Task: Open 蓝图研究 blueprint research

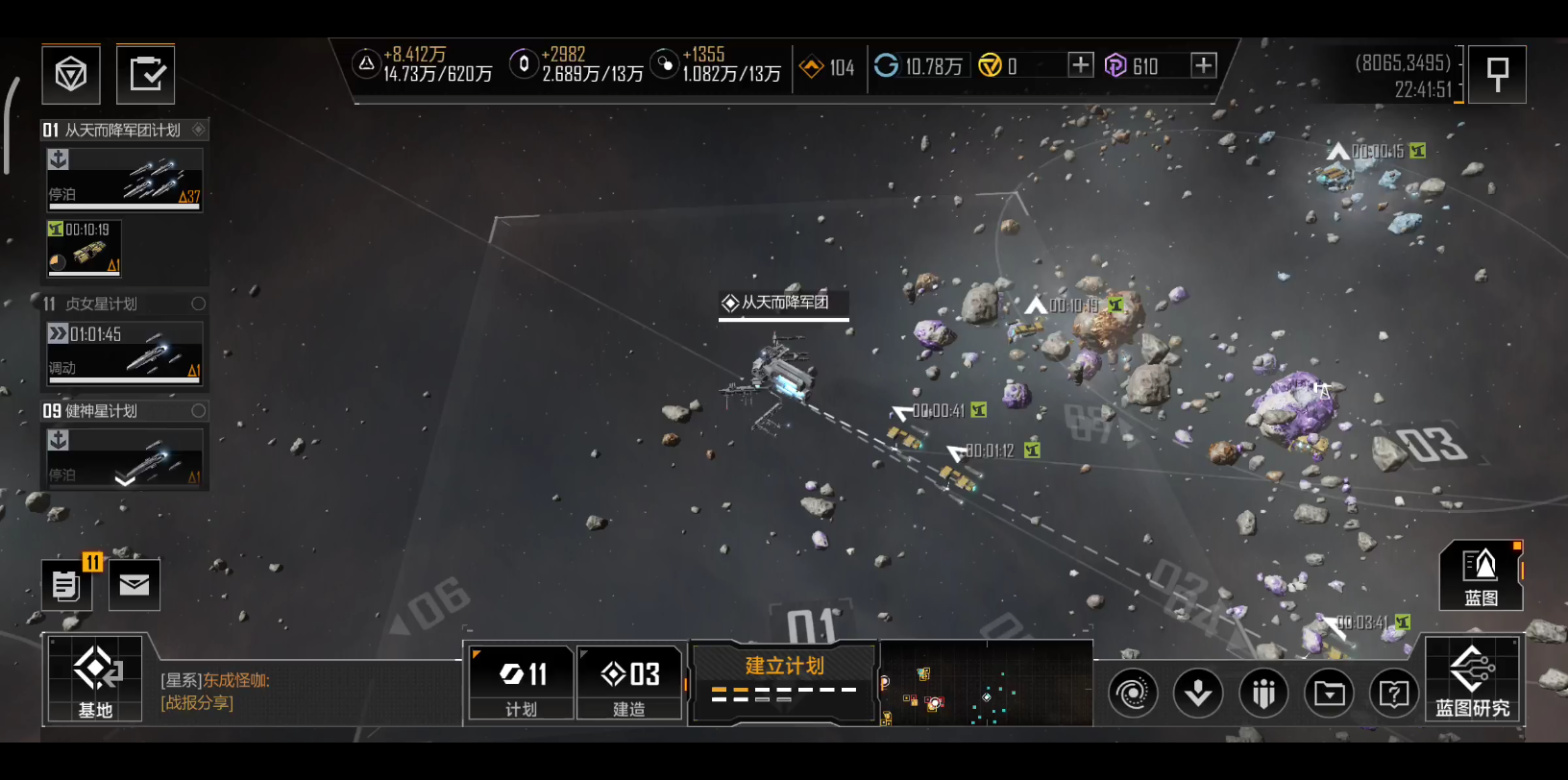Action: [1472, 681]
